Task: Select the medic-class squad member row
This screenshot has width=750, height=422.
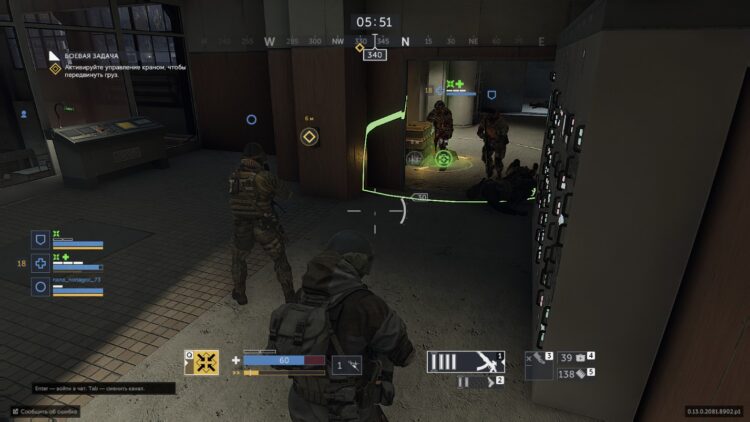Action: pyautogui.click(x=68, y=264)
